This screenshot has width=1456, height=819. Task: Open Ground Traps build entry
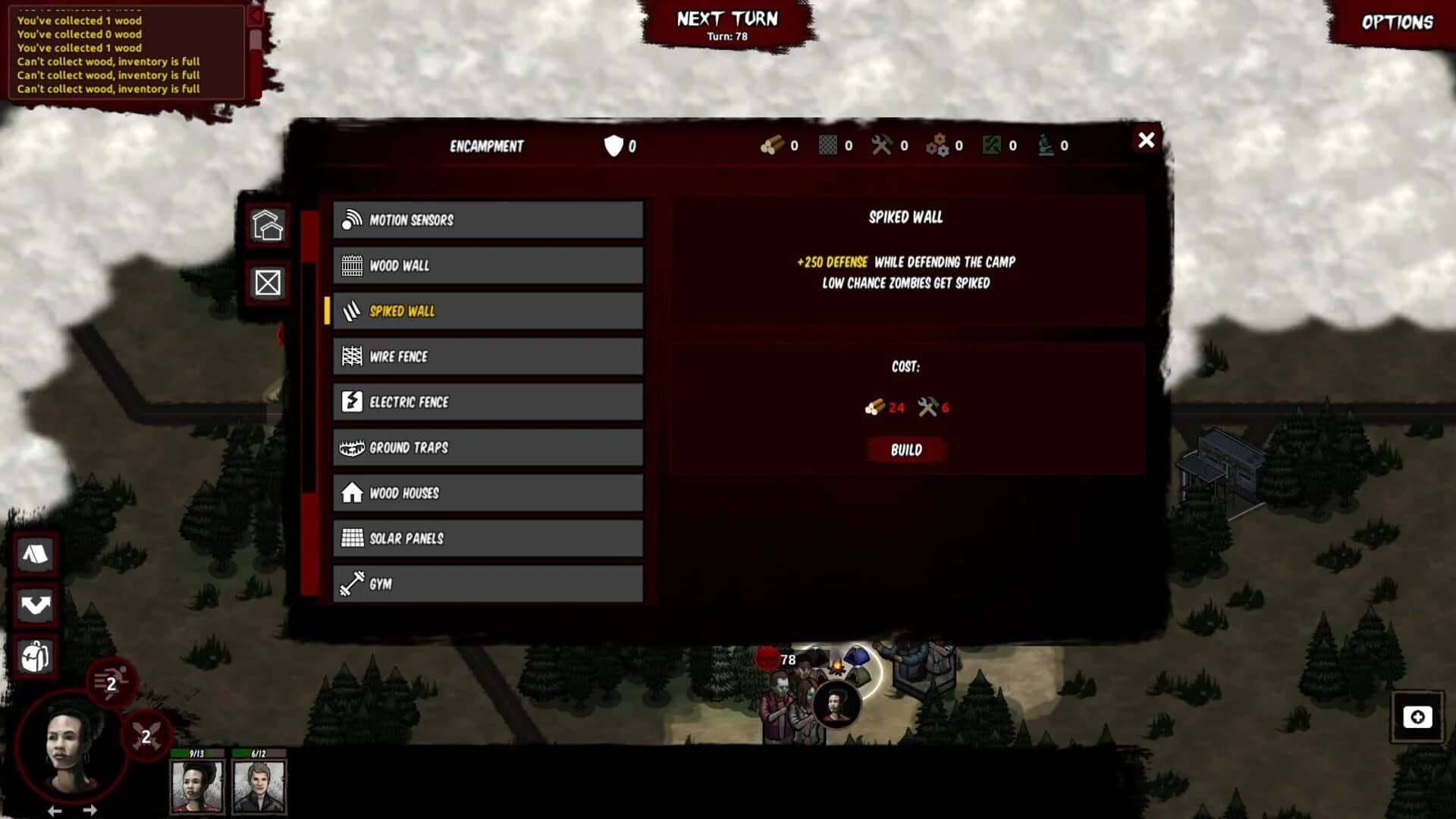click(x=488, y=447)
